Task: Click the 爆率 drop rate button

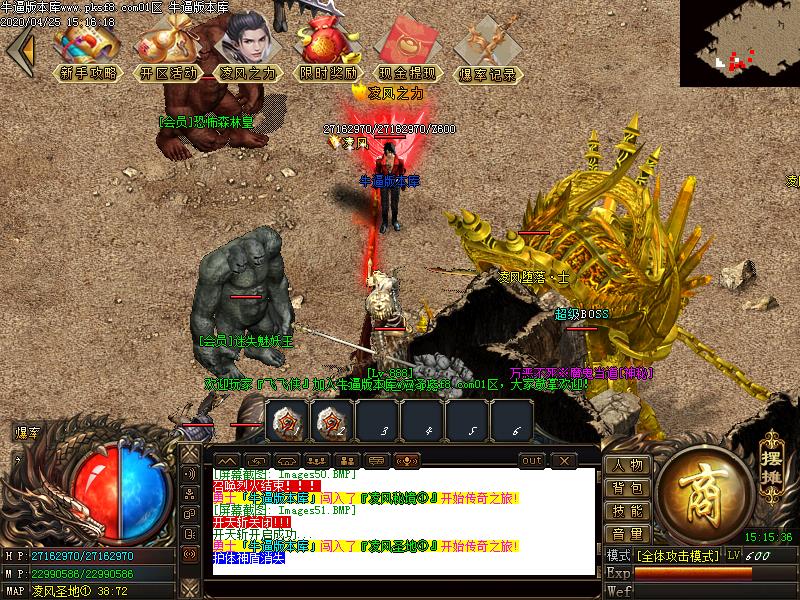Action: tap(27, 433)
